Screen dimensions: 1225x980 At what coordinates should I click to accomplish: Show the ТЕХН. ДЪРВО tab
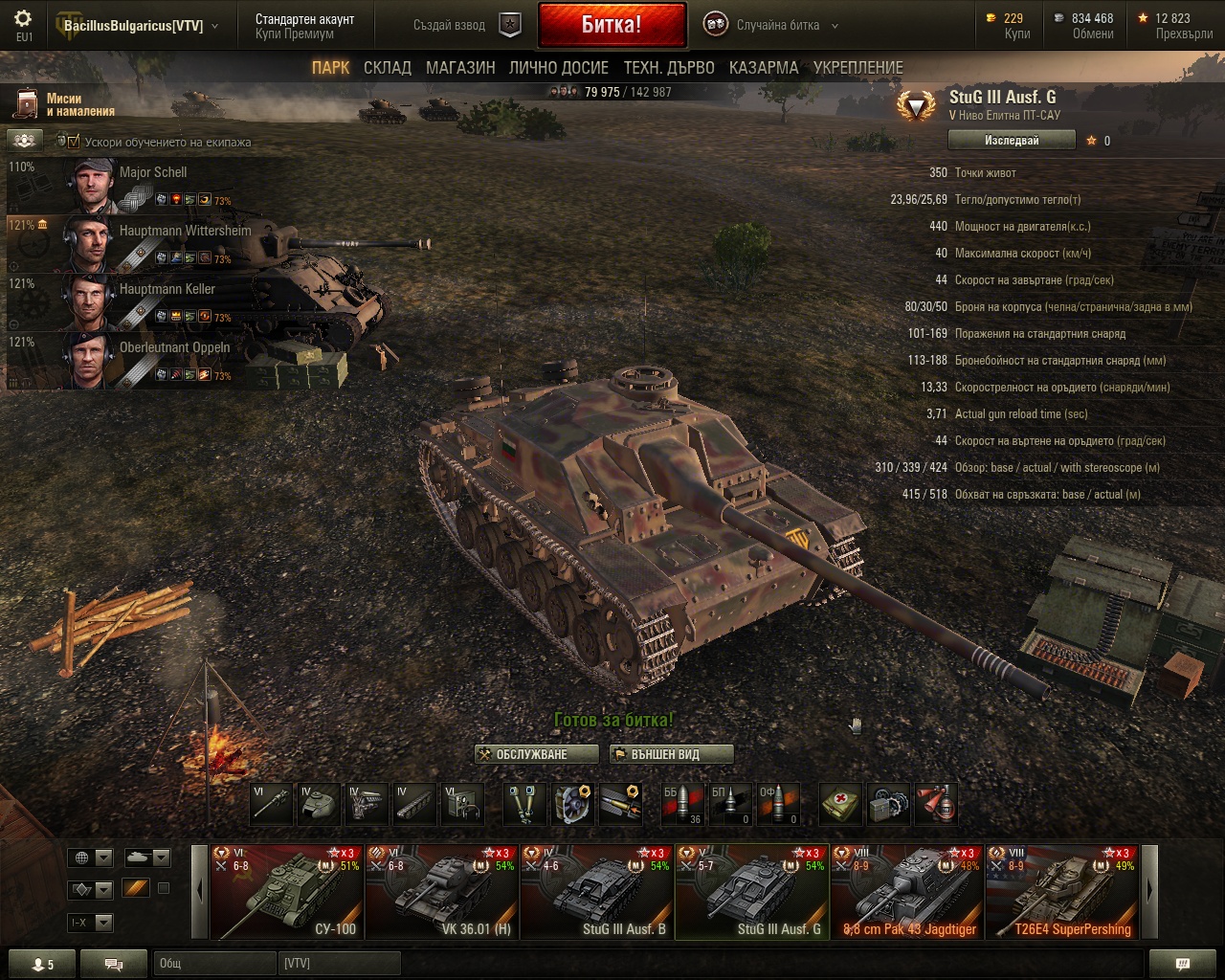669,68
